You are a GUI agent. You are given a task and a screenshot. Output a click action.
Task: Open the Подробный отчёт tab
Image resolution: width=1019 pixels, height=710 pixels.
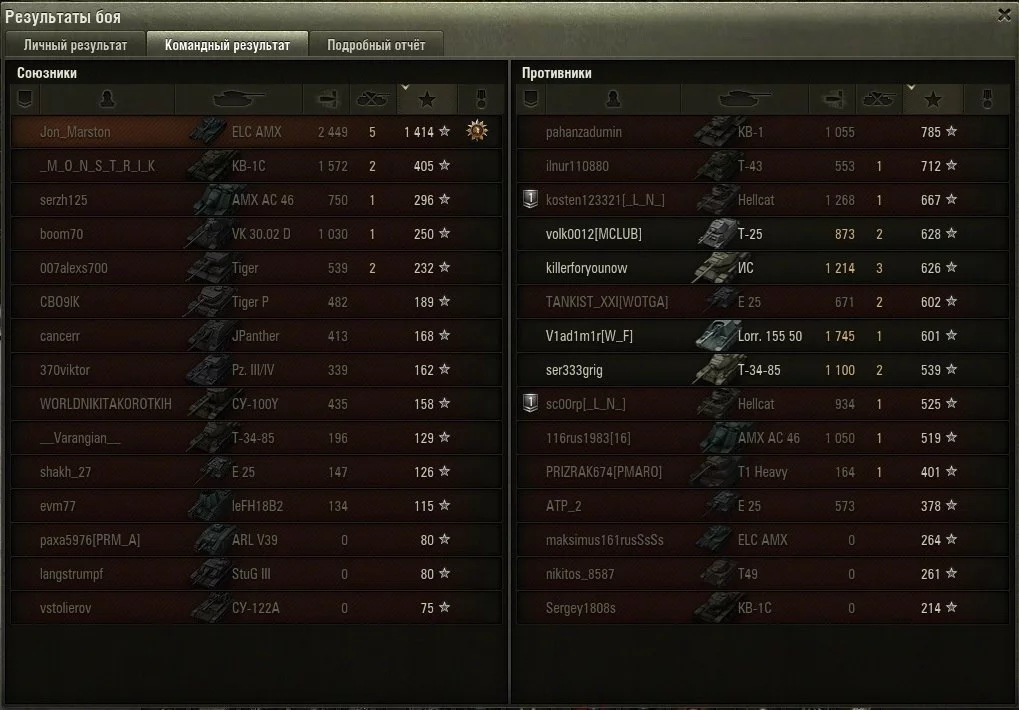pos(376,45)
